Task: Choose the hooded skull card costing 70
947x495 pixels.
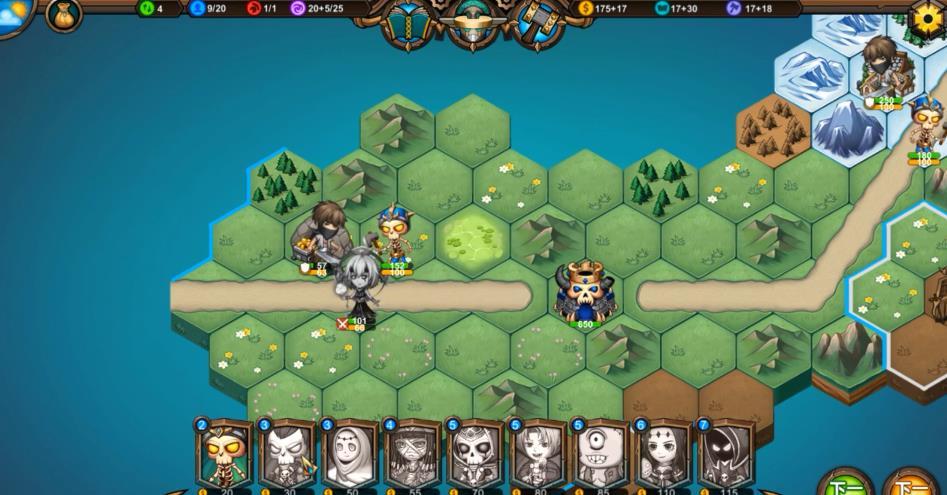Action: 475,455
